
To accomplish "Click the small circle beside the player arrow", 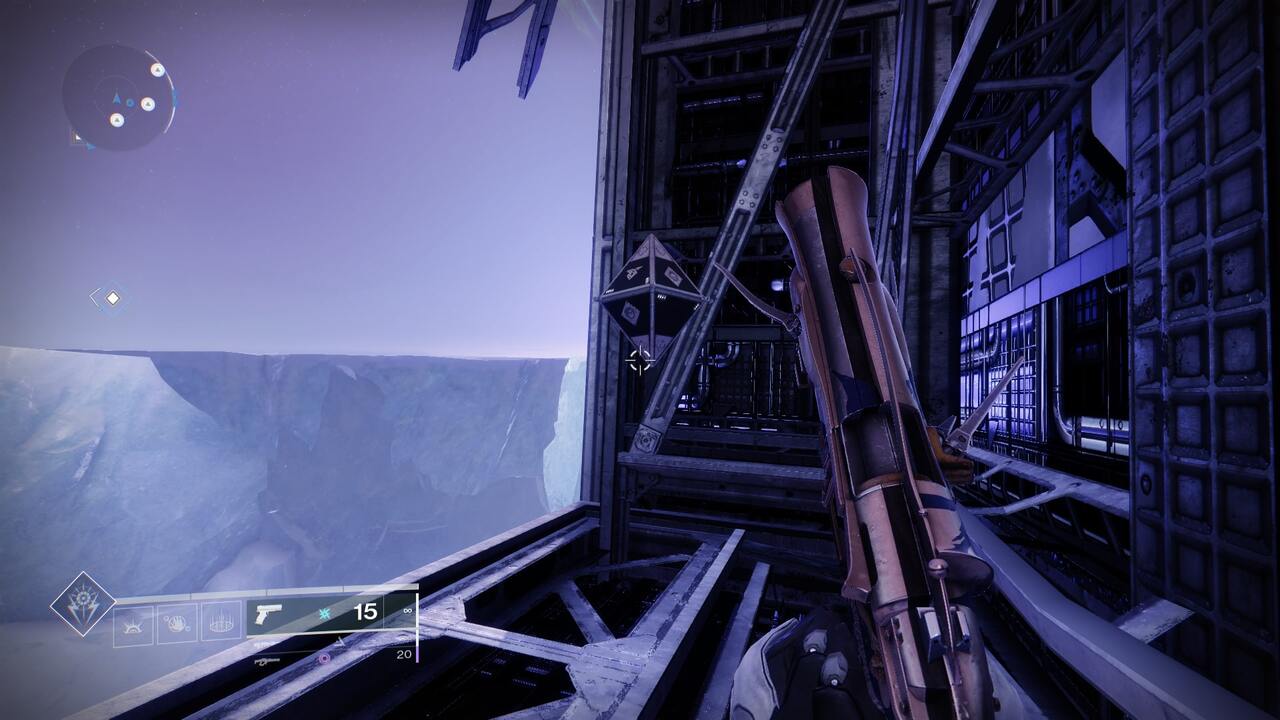I will coord(130,104).
